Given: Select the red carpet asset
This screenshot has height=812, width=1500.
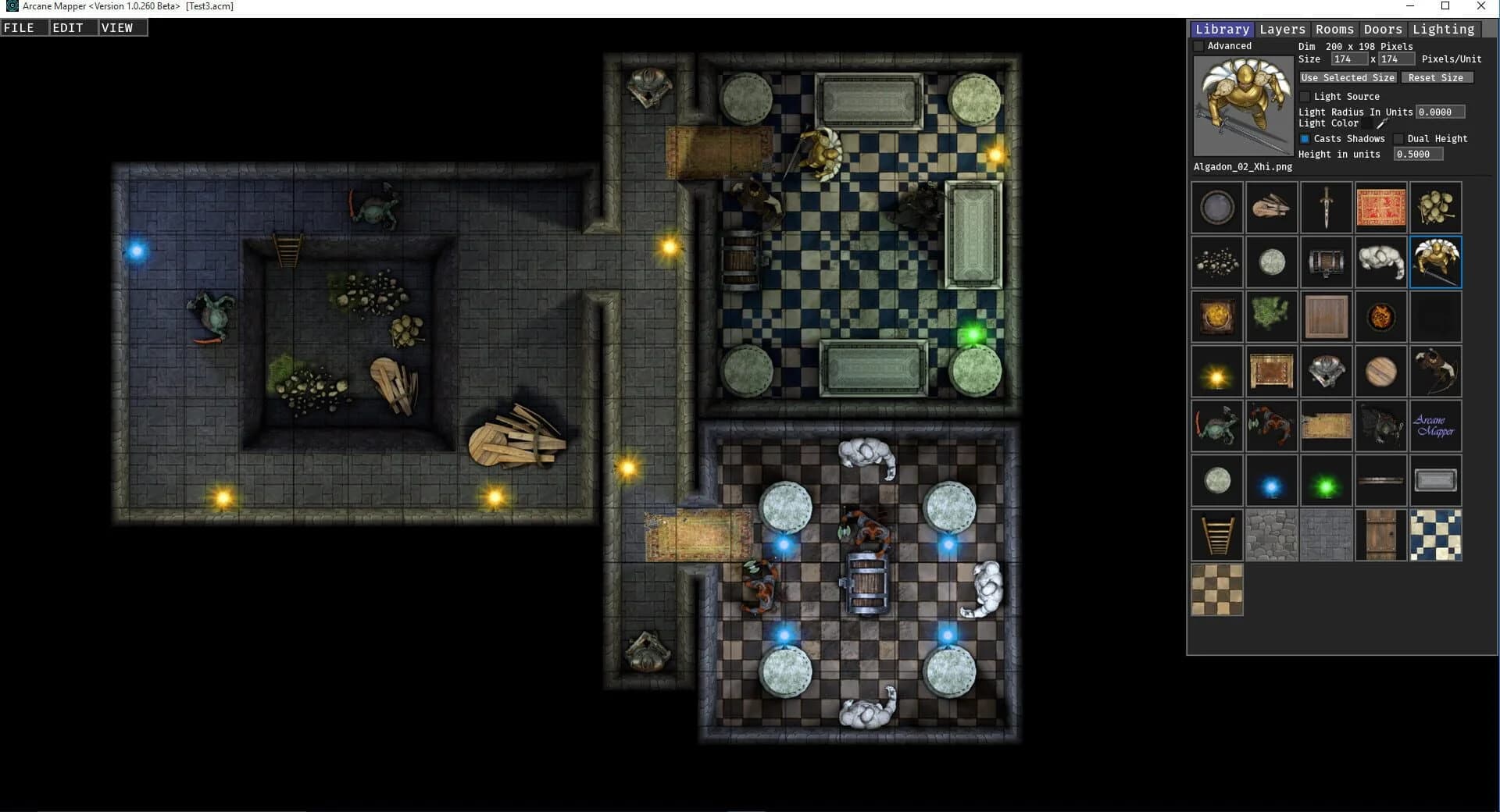Looking at the screenshot, I should pos(1381,207).
